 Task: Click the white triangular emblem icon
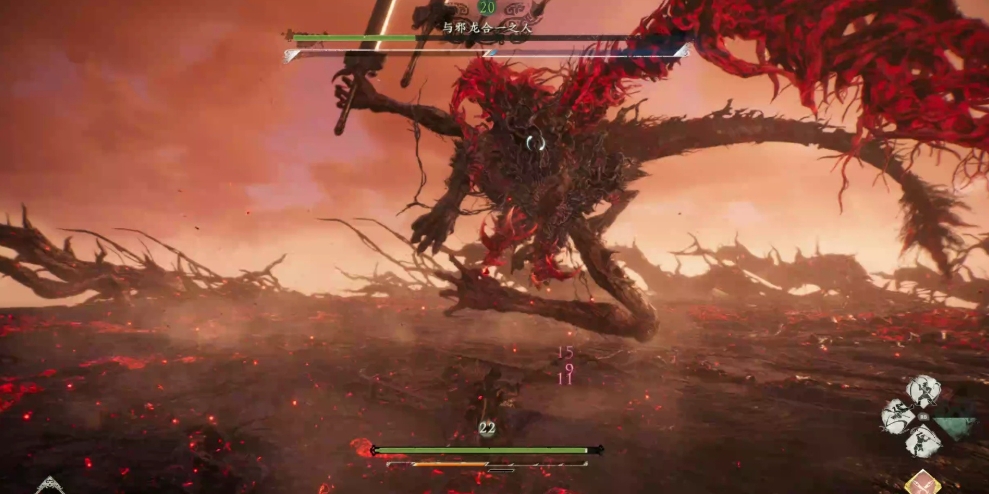click(x=49, y=487)
